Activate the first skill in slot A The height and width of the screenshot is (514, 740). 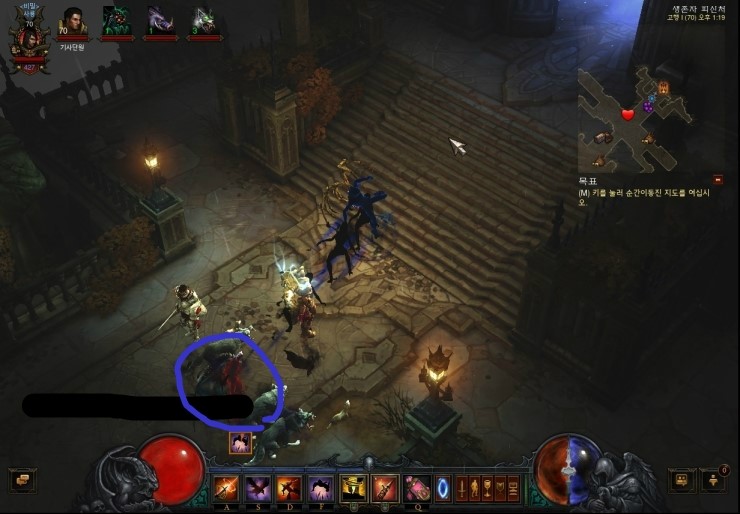(x=226, y=488)
